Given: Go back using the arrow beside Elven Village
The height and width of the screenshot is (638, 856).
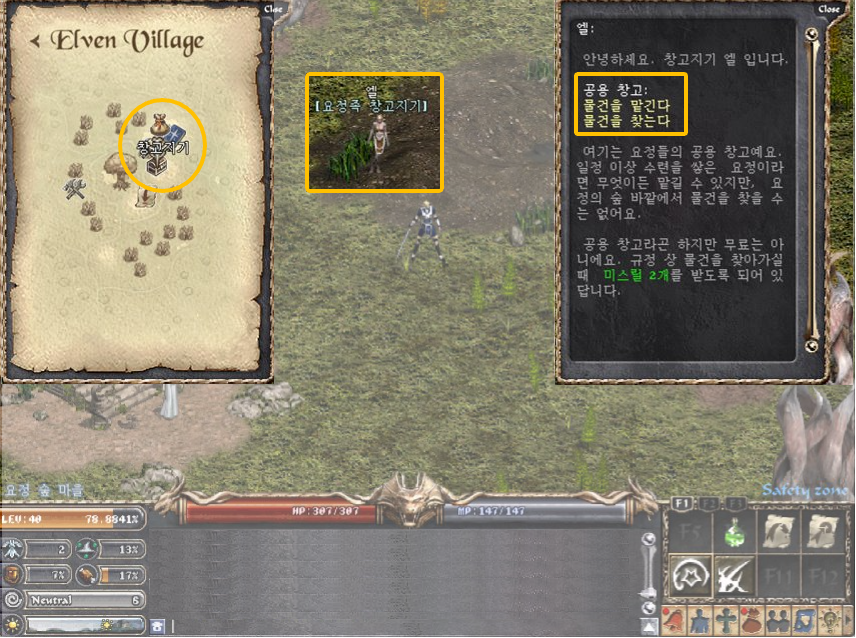Looking at the screenshot, I should [x=35, y=41].
